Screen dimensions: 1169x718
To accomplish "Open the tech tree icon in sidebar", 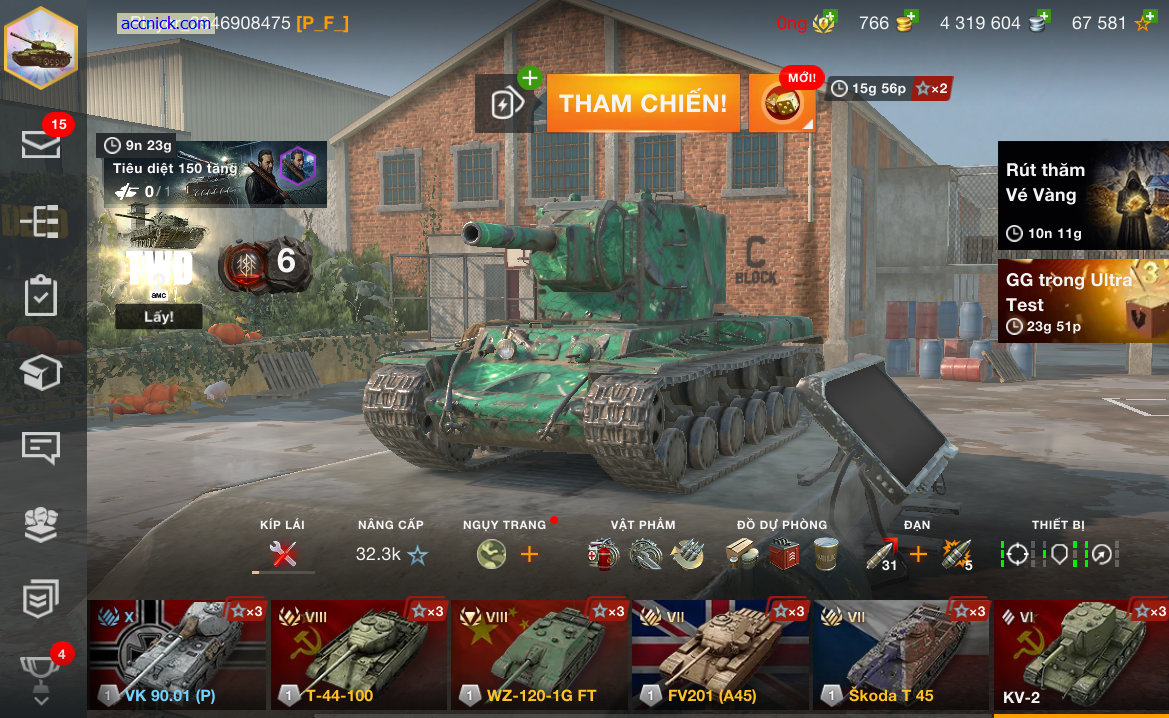I will tap(42, 221).
